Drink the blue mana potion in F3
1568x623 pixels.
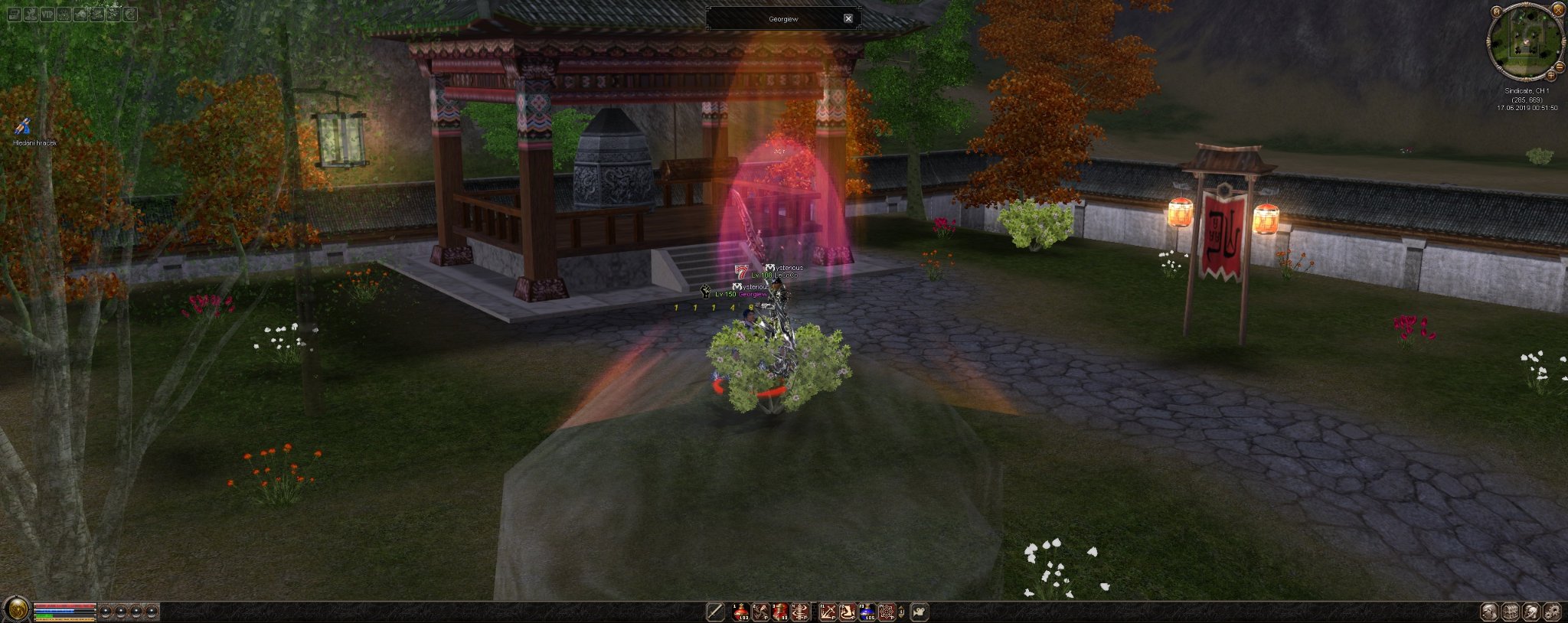point(867,612)
